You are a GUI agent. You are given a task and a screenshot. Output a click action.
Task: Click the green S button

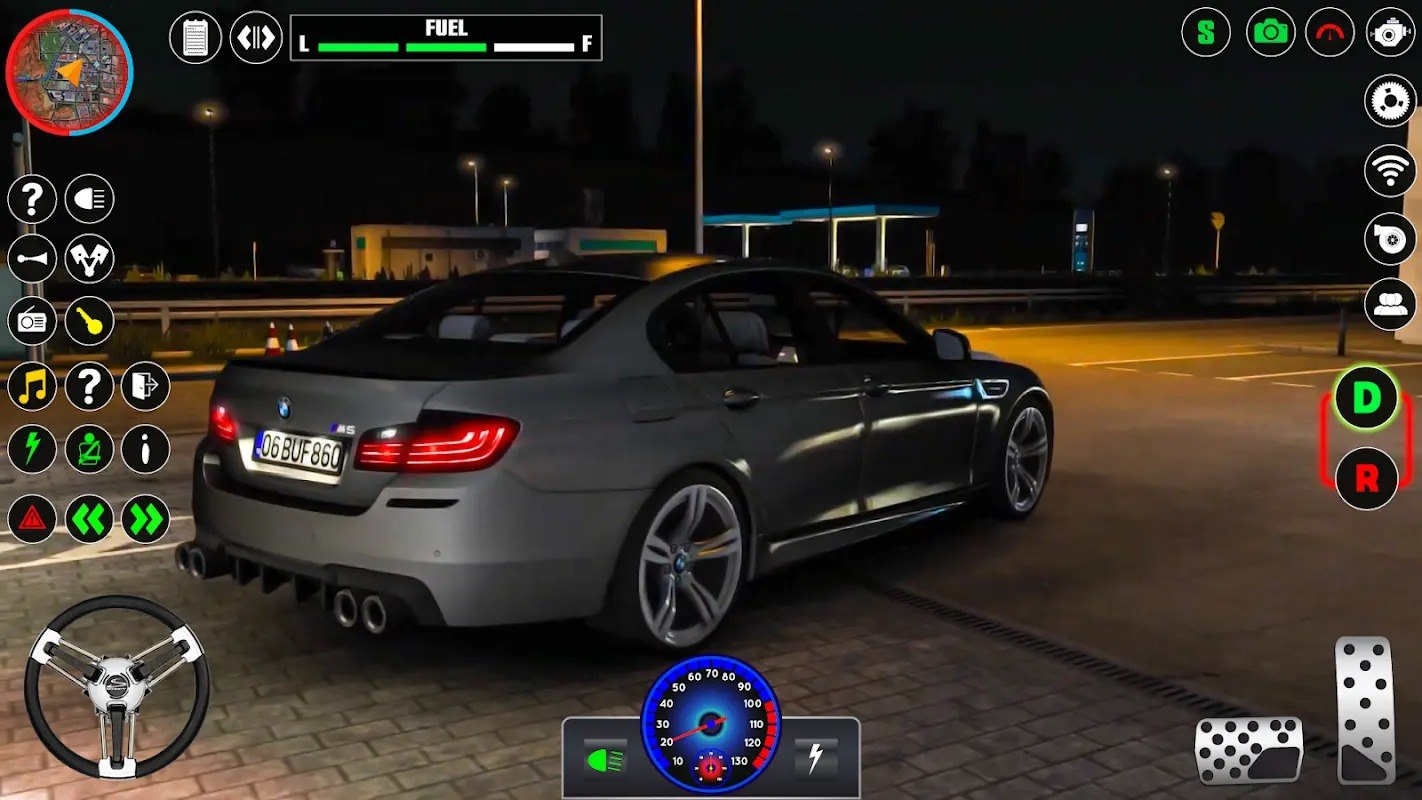tap(1206, 32)
